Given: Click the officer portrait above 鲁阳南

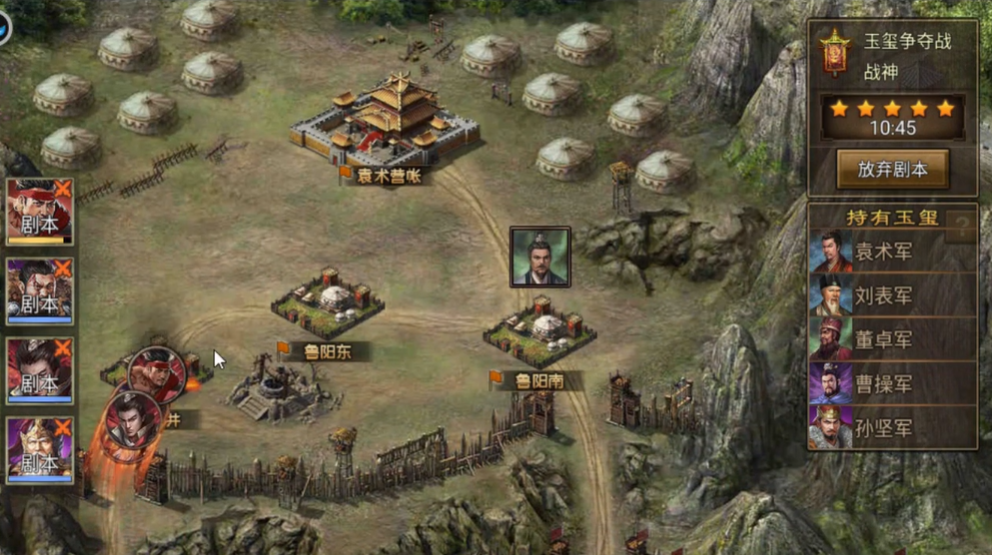Looking at the screenshot, I should pos(540,257).
